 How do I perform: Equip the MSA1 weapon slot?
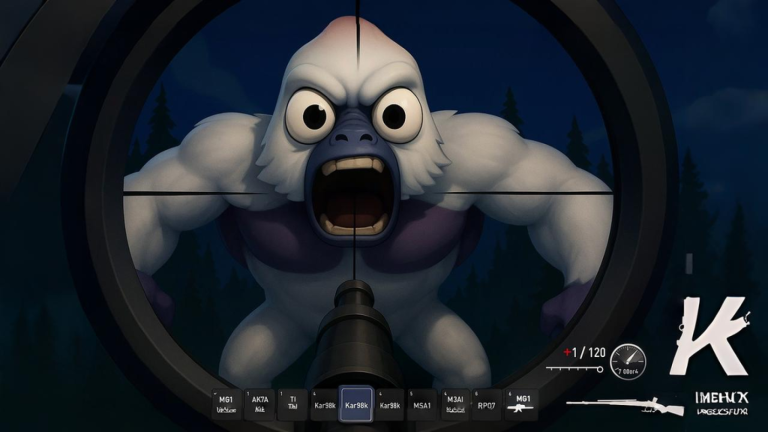(422, 402)
